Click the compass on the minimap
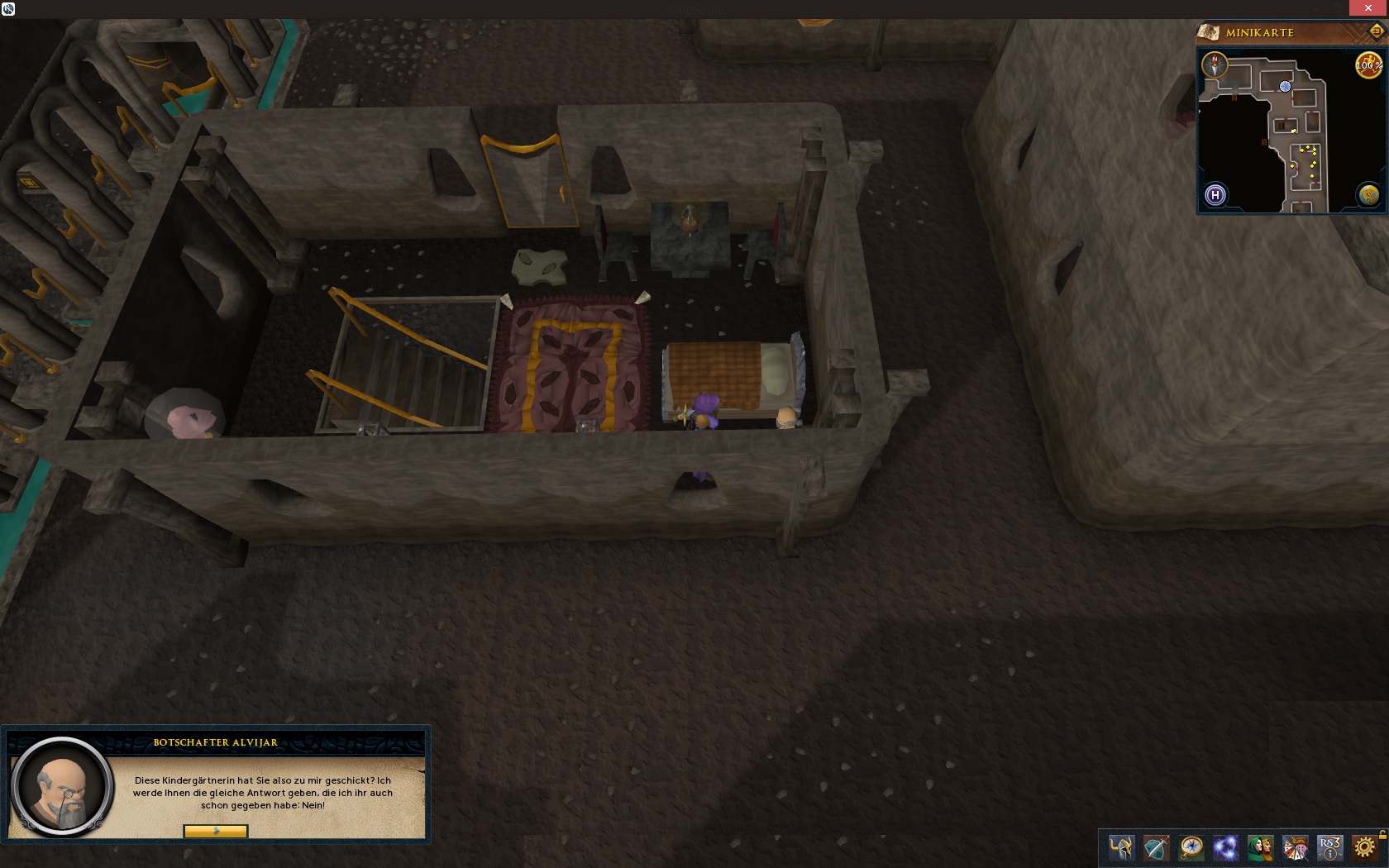 pyautogui.click(x=1215, y=64)
